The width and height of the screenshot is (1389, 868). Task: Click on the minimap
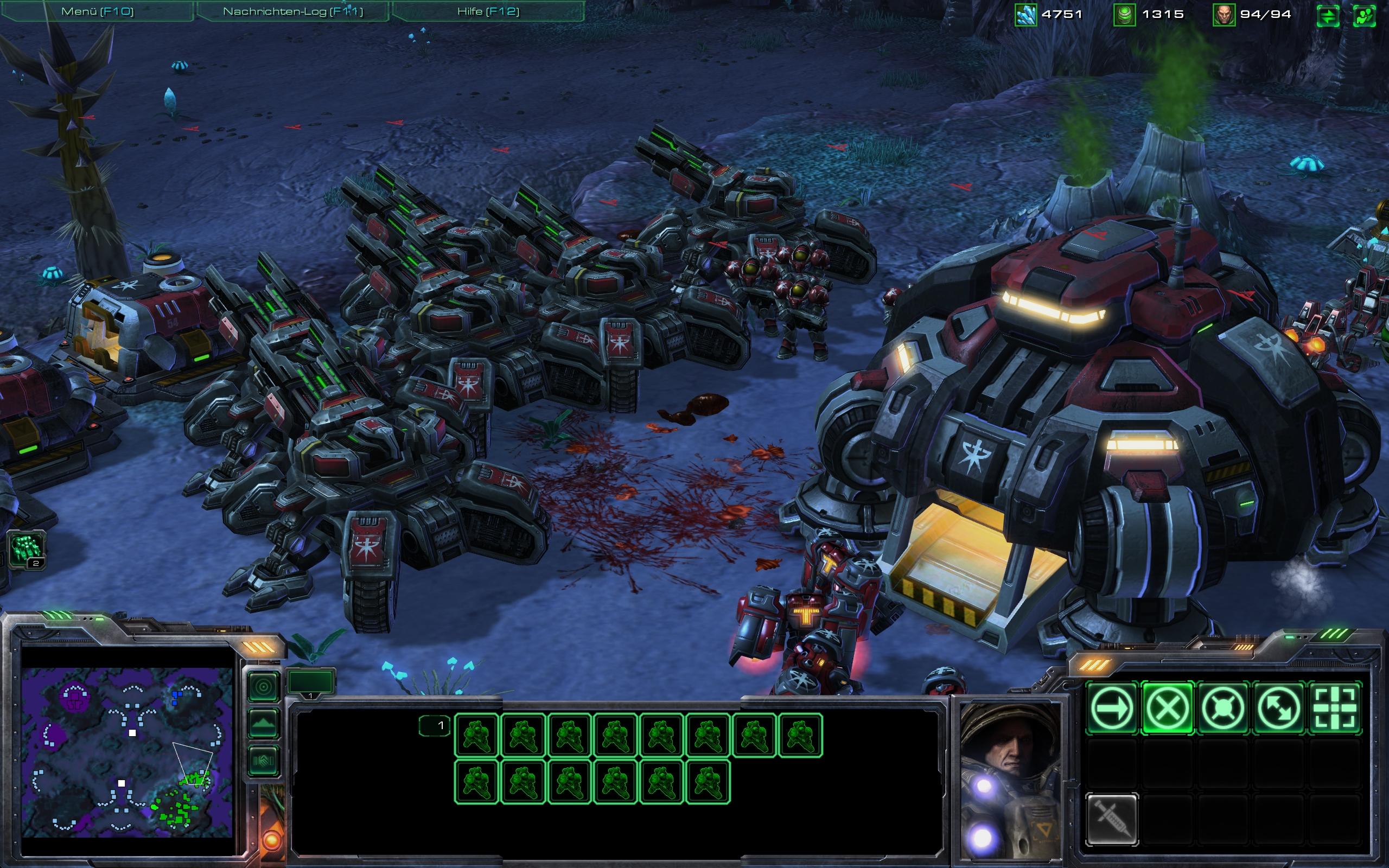tap(126, 752)
